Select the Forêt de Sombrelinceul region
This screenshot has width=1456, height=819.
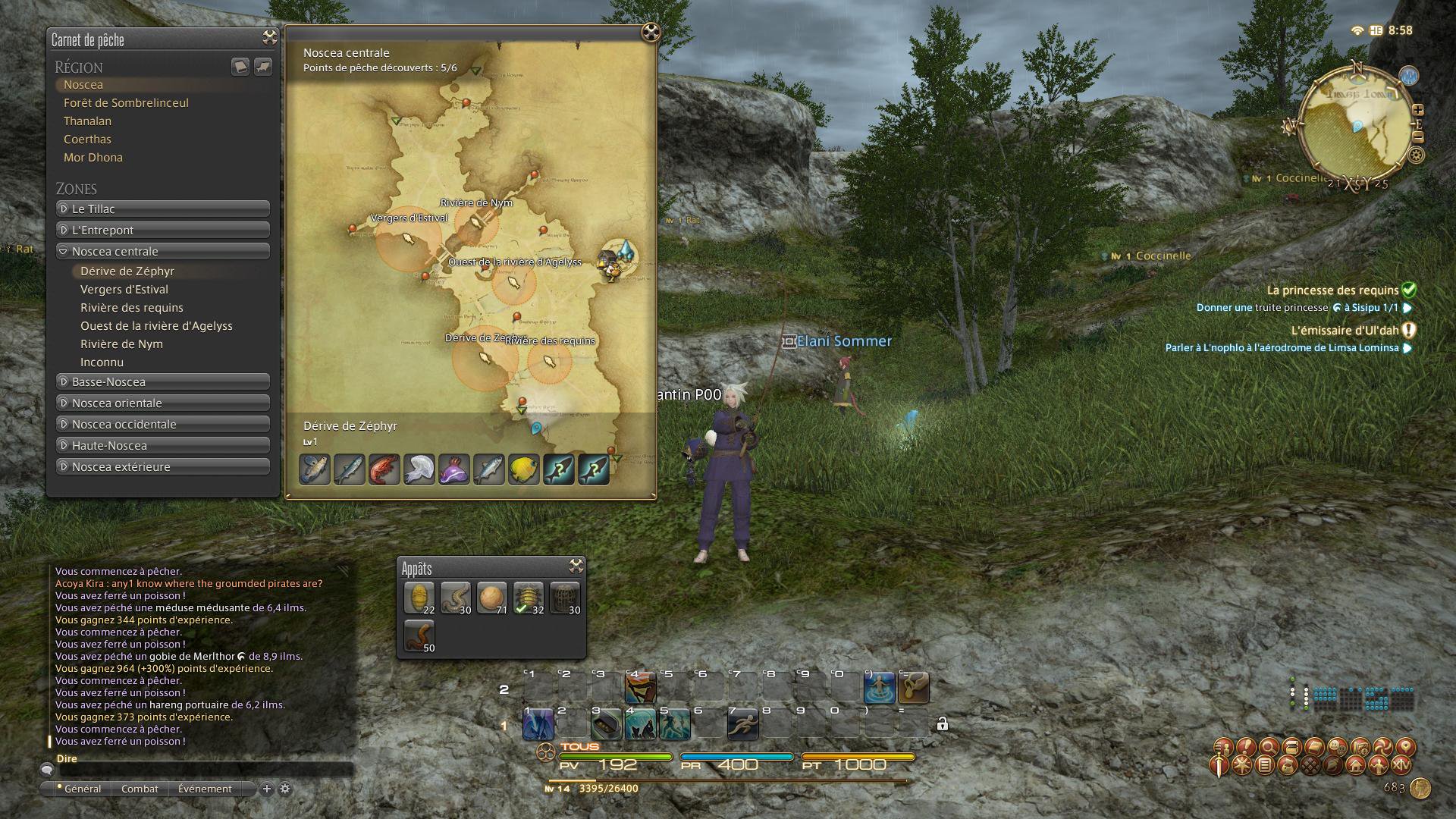tap(126, 103)
